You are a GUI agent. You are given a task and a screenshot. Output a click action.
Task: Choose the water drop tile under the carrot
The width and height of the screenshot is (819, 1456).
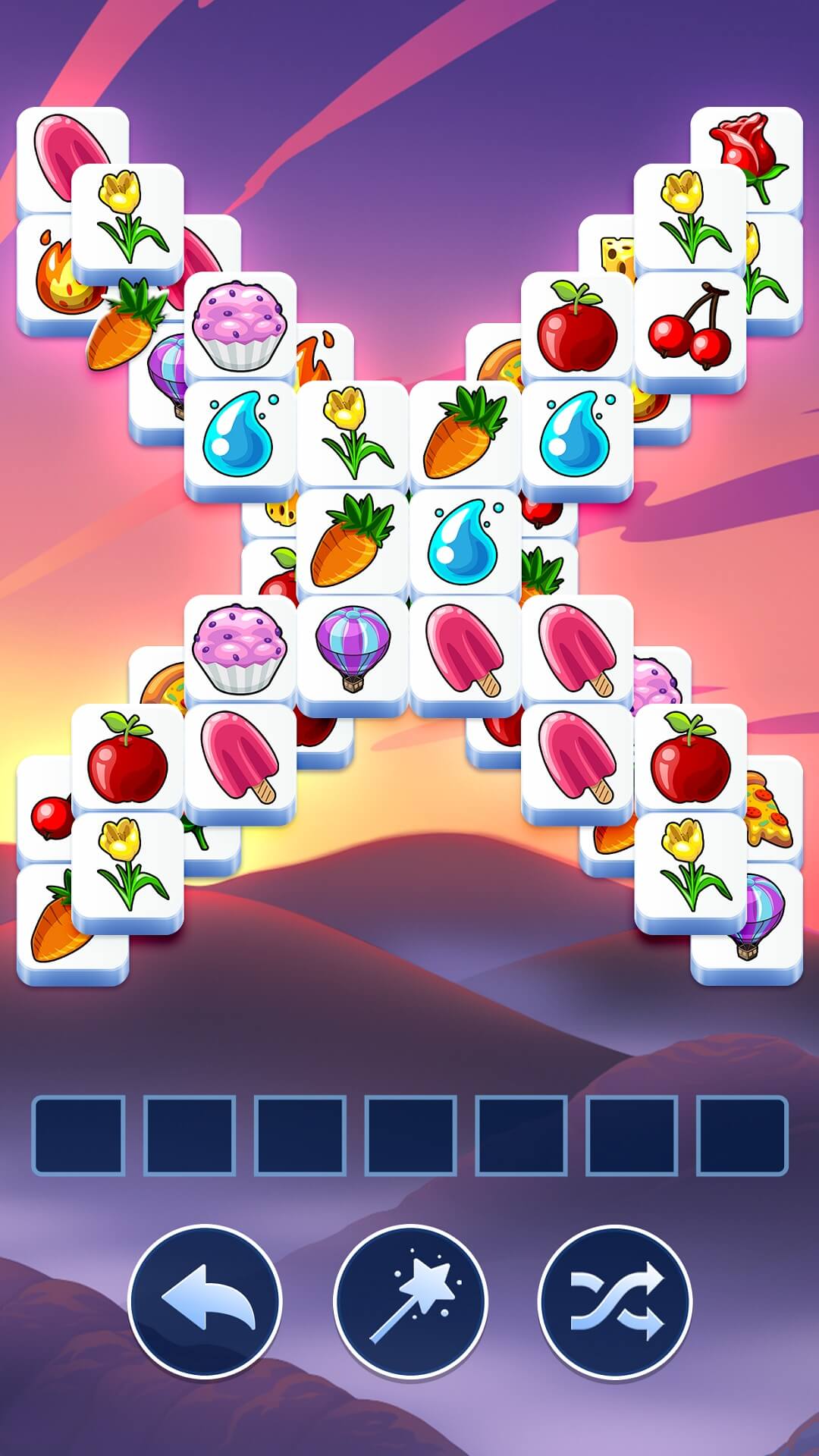coord(465,541)
